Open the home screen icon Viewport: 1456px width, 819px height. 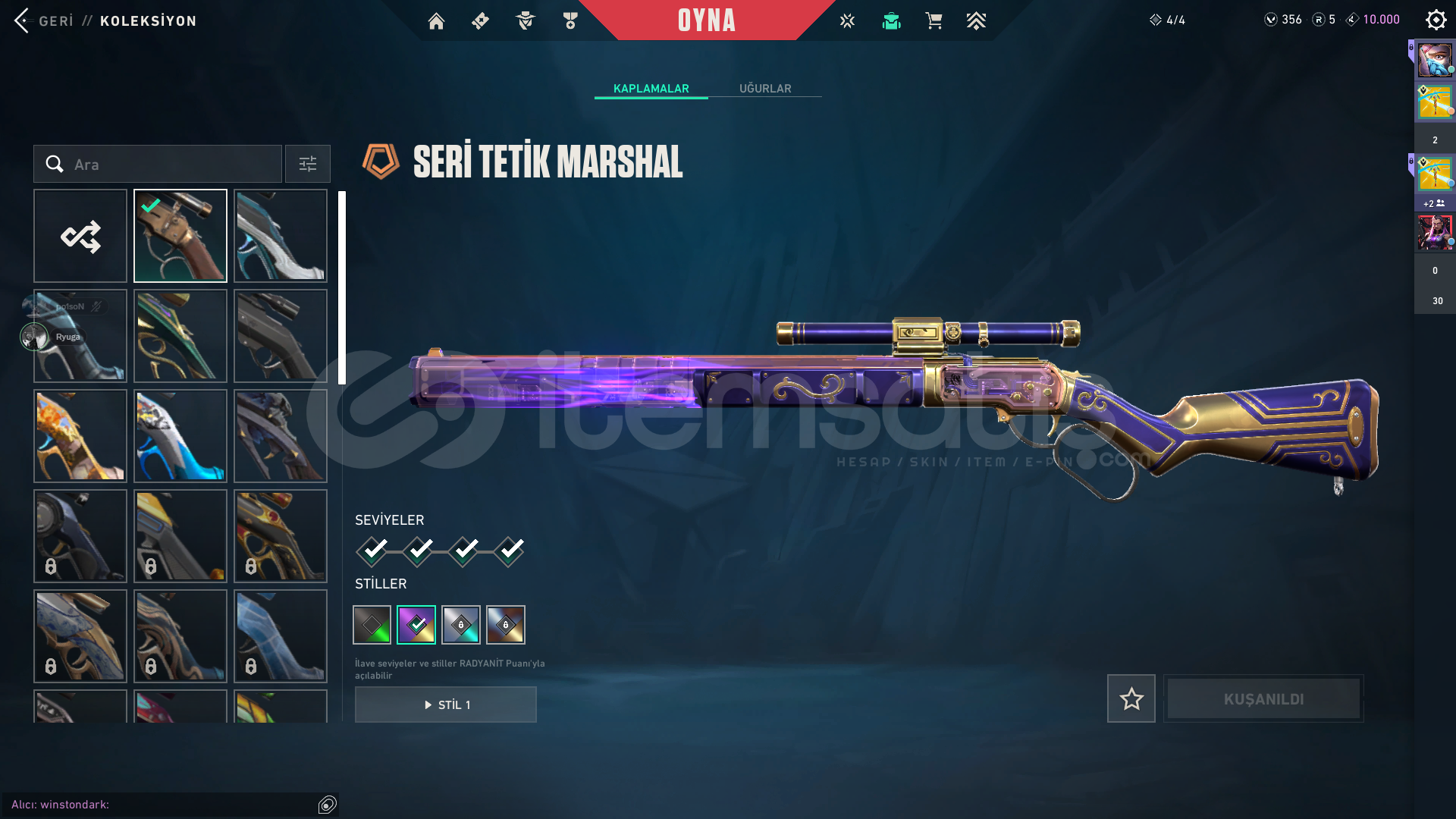point(436,21)
